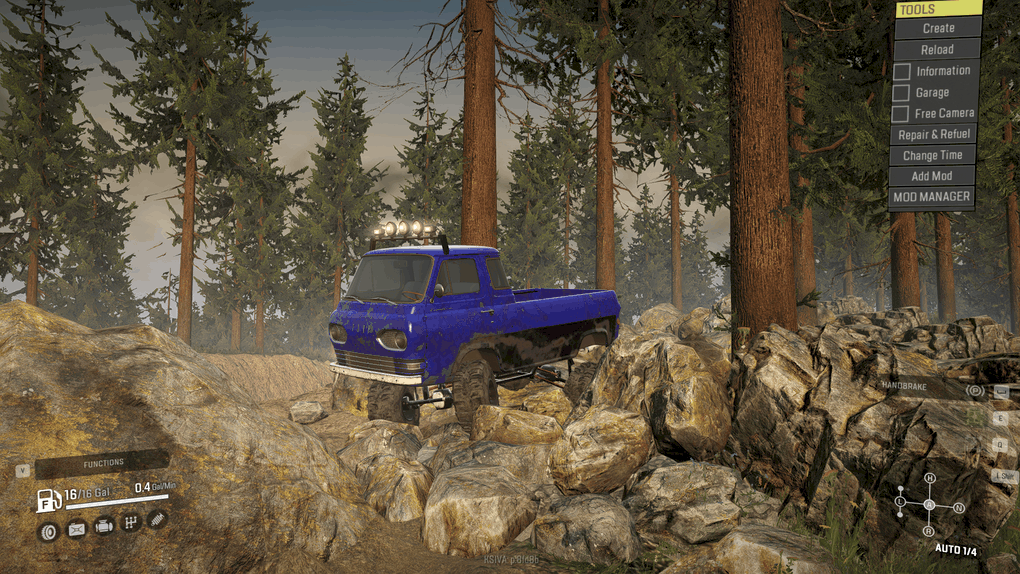This screenshot has height=574, width=1020.
Task: Select Reverse gear (R) on gearbox
Action: (x=929, y=530)
